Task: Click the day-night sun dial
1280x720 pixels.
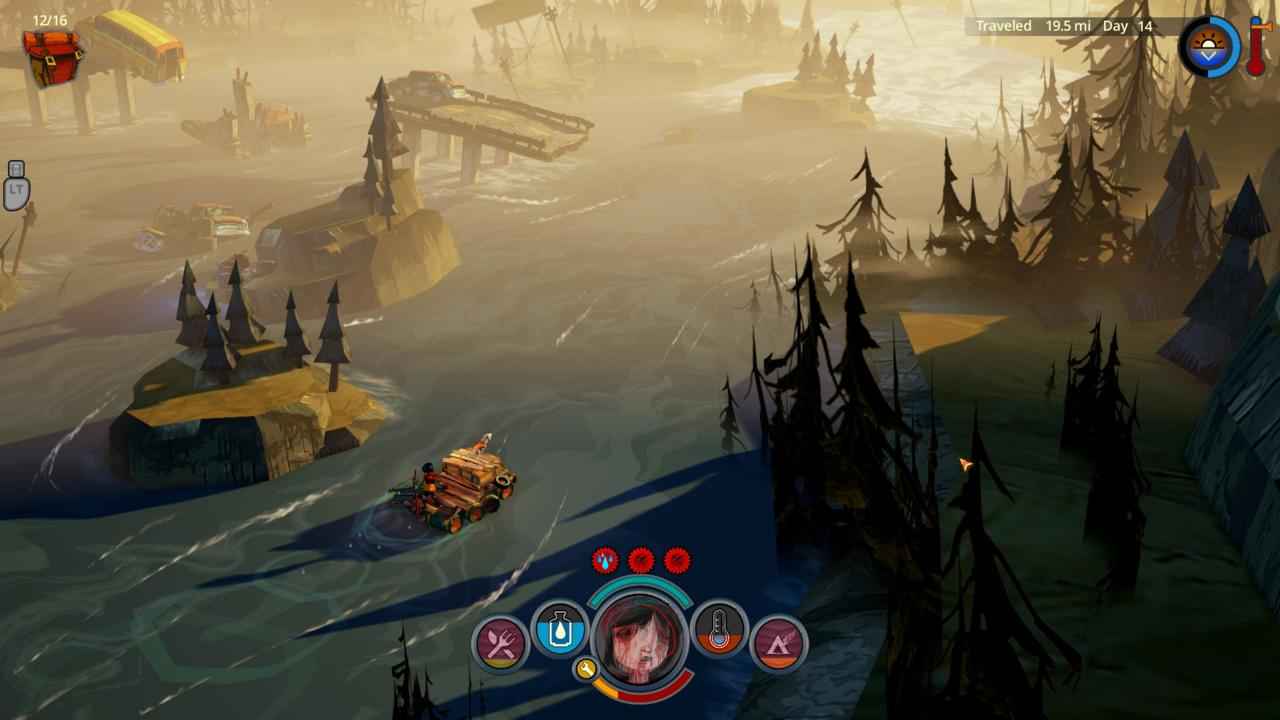Action: (1209, 47)
